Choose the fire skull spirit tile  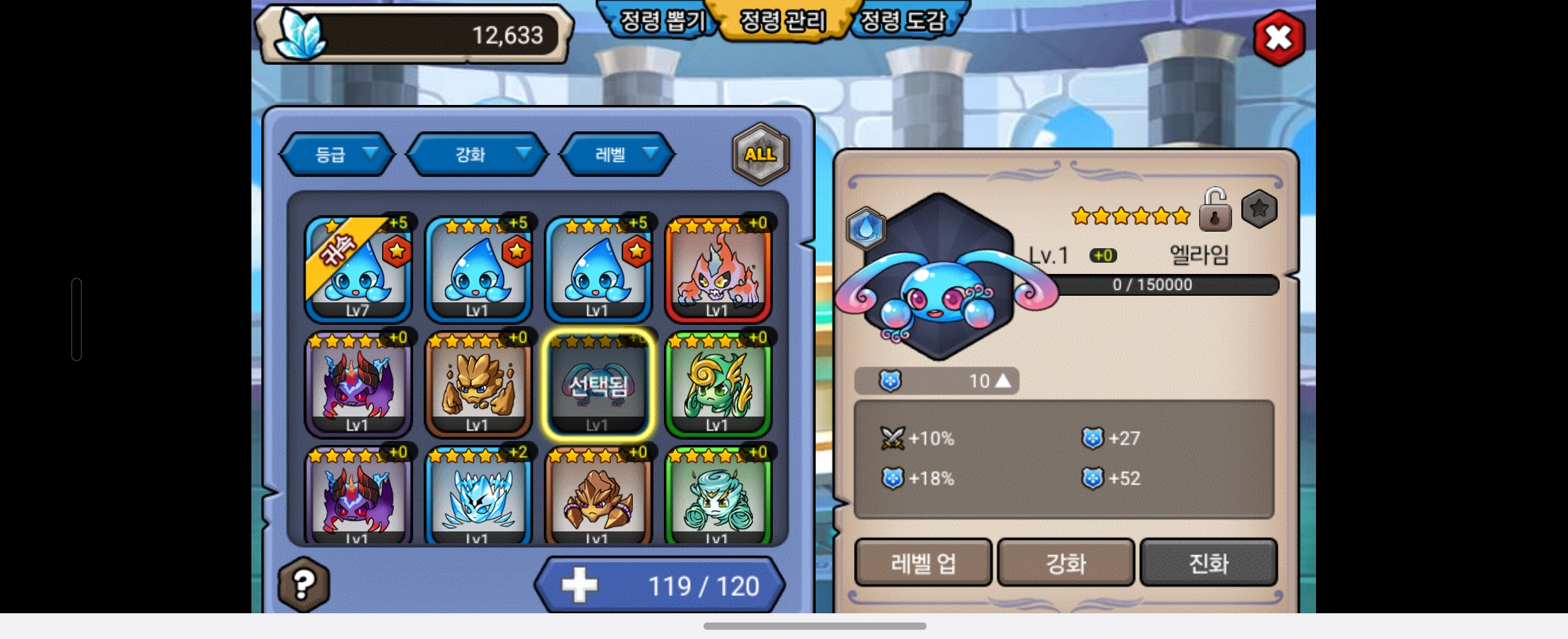pos(718,269)
